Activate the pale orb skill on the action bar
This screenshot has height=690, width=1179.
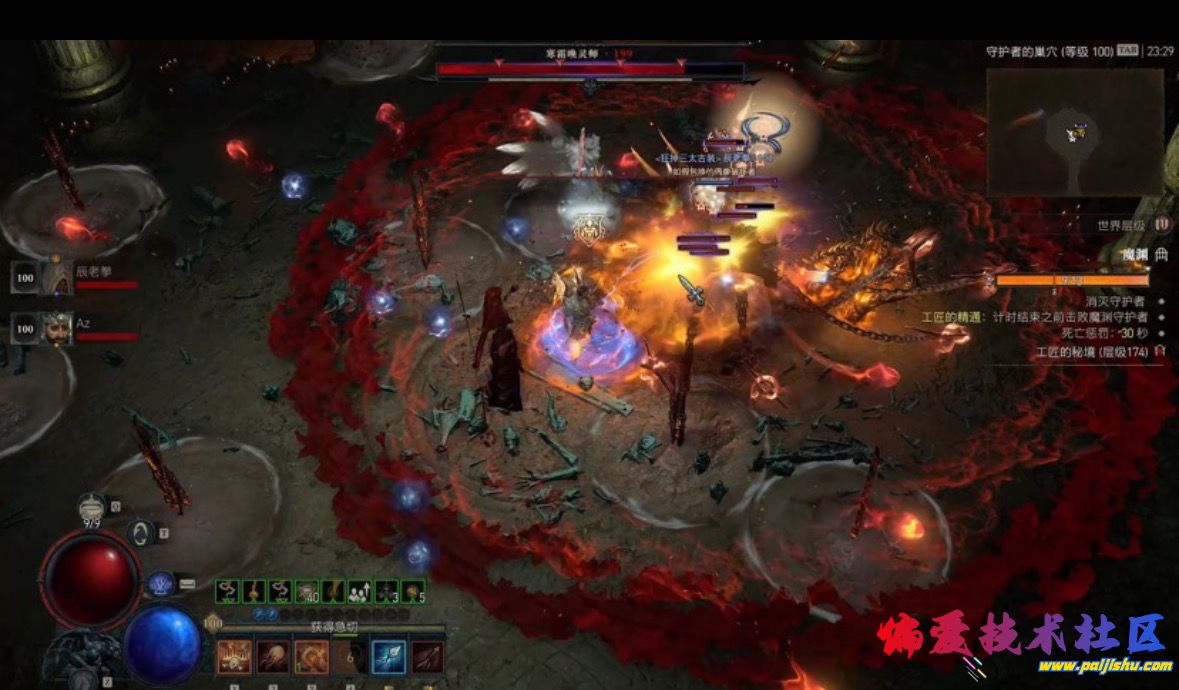[272, 657]
